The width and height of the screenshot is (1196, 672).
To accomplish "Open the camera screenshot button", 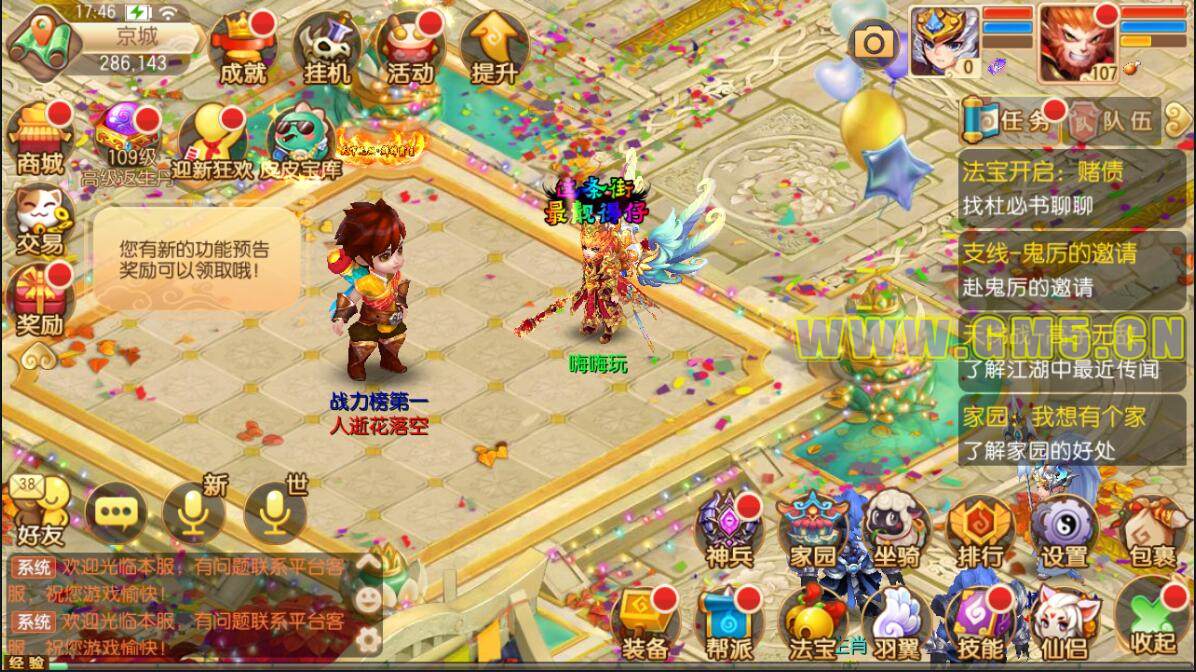I will pos(874,42).
